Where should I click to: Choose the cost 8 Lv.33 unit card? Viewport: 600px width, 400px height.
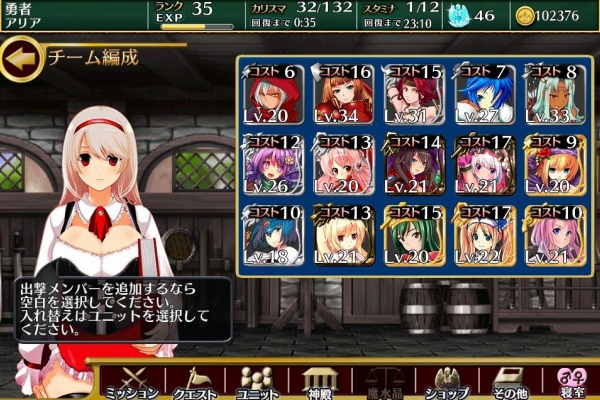[552, 93]
